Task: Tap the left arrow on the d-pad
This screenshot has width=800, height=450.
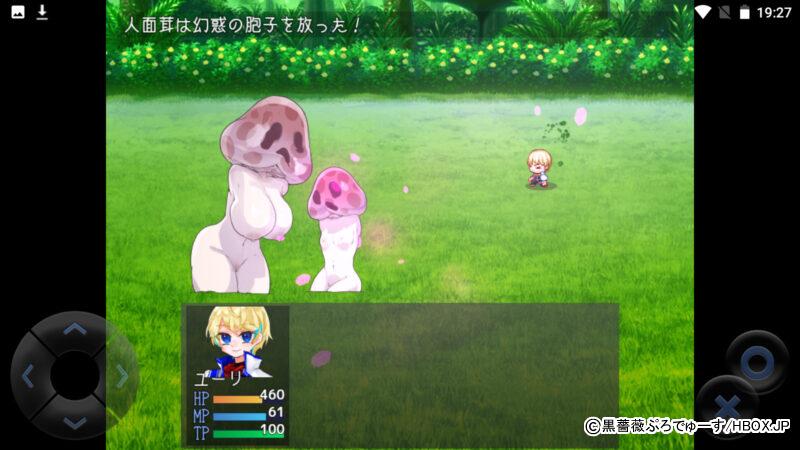Action: tap(28, 376)
